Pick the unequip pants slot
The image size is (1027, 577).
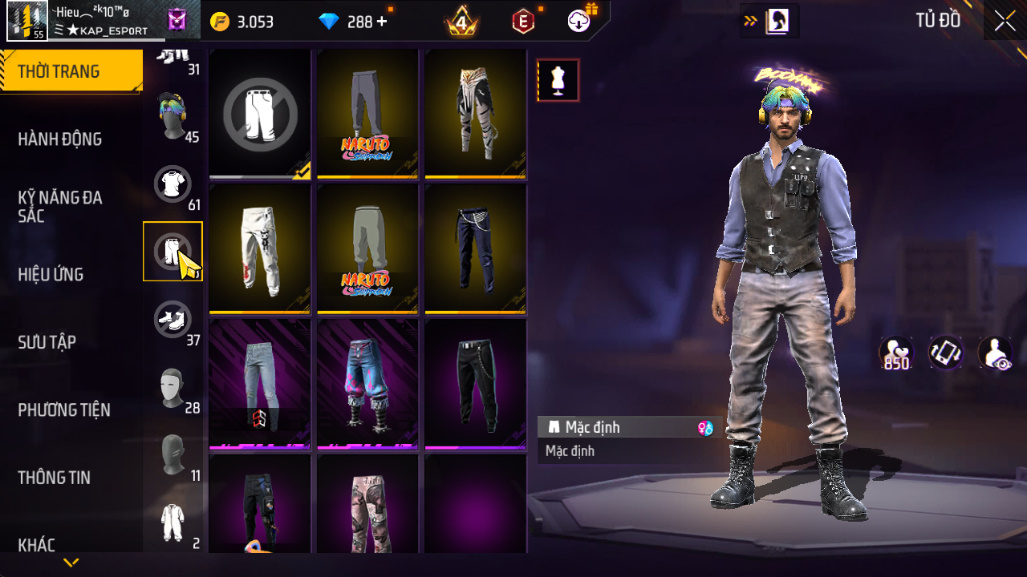point(260,112)
